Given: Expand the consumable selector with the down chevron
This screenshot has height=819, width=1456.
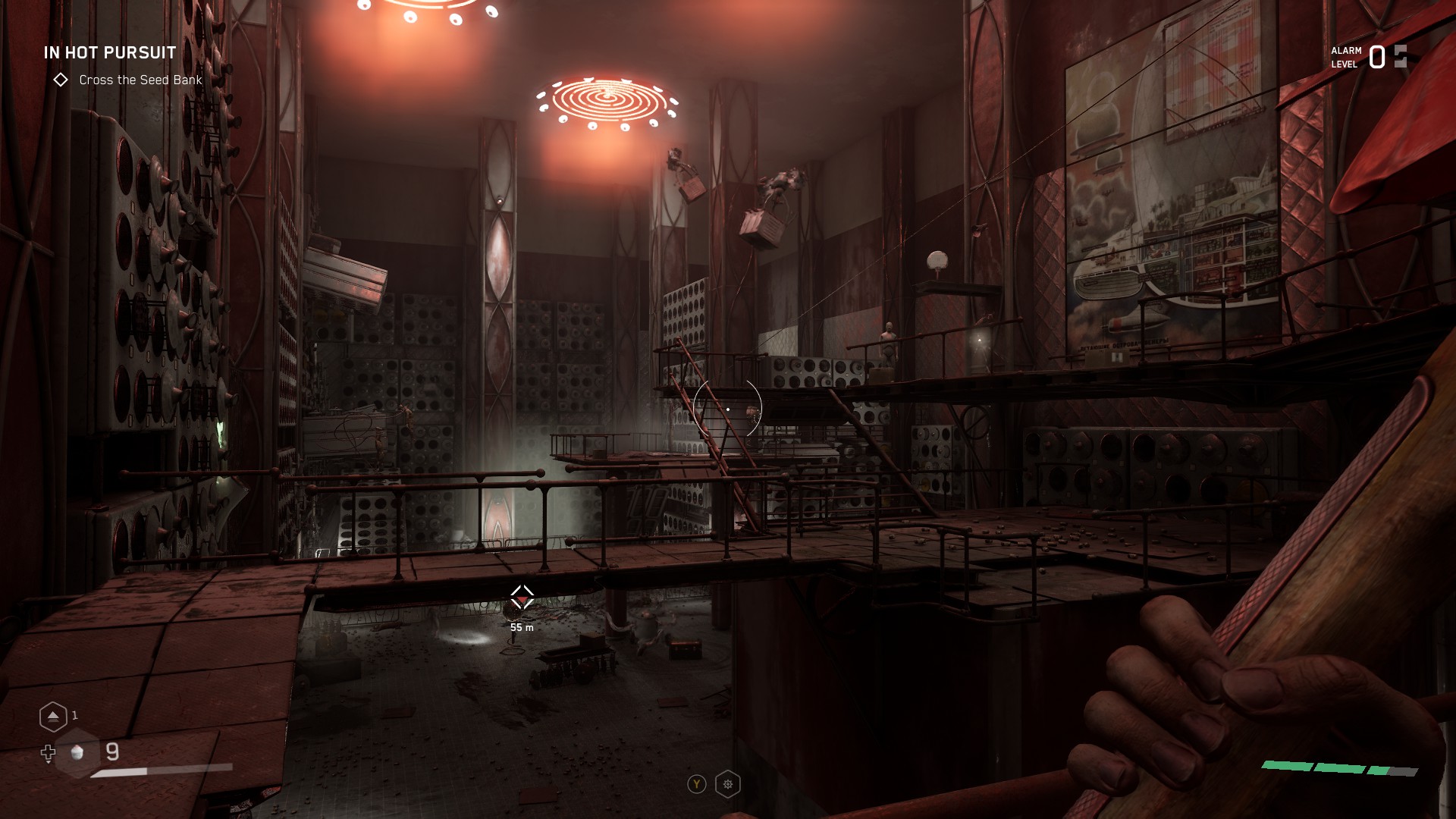Looking at the screenshot, I should click(x=49, y=764).
